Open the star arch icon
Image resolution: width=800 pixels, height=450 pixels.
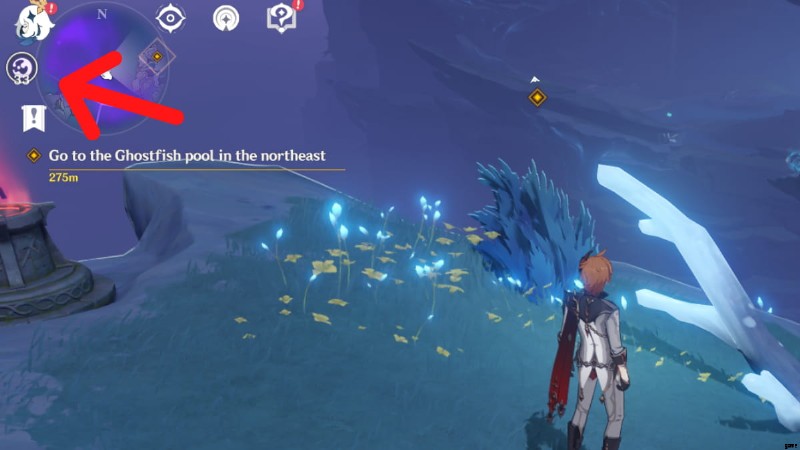coord(227,17)
